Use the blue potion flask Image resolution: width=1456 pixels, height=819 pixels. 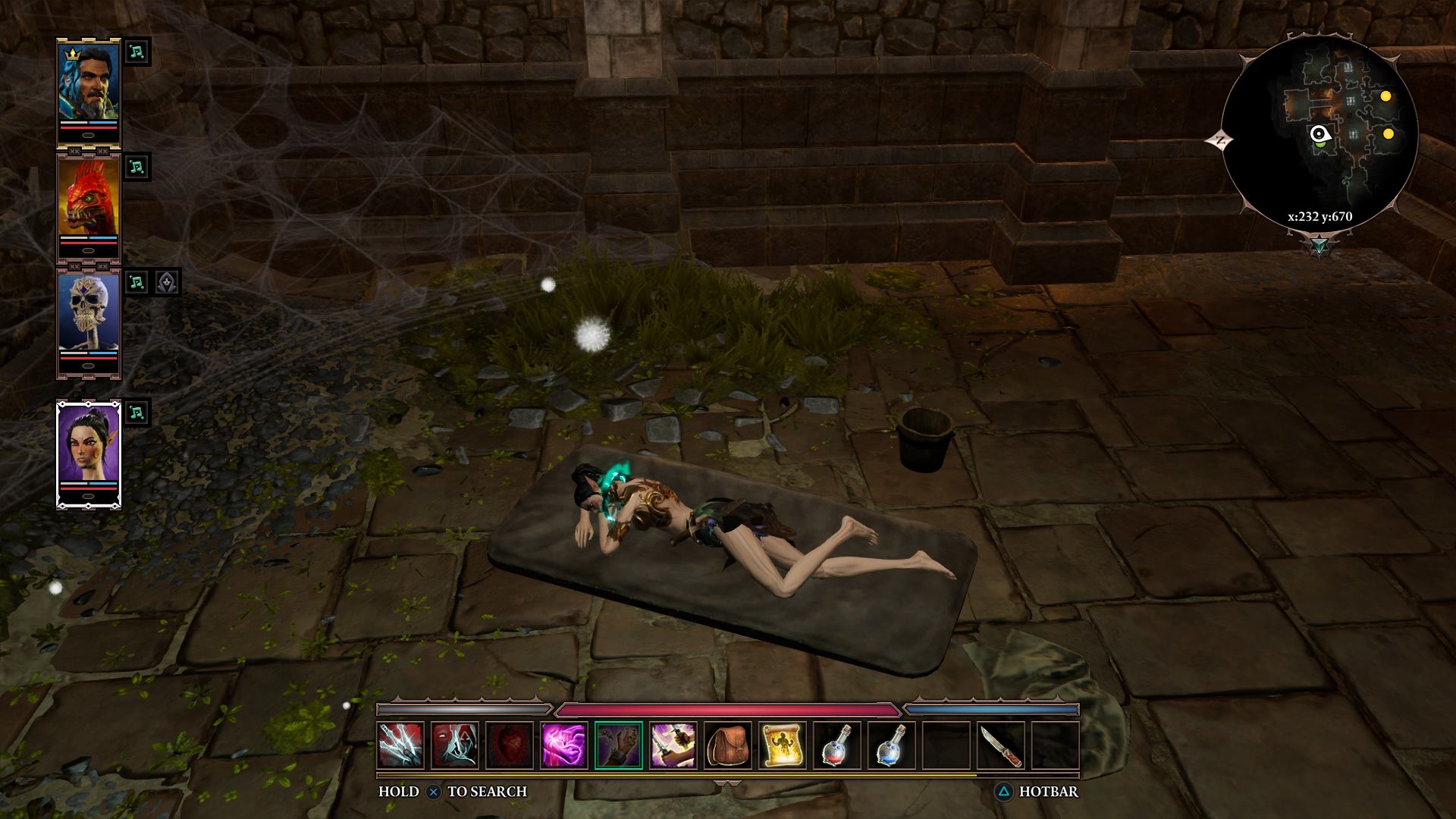892,745
